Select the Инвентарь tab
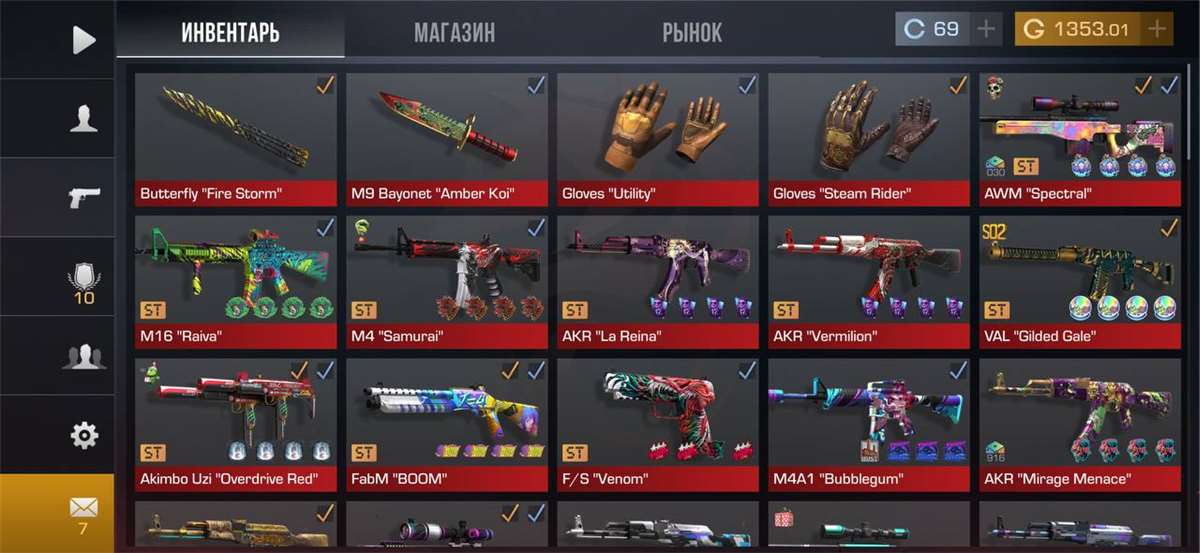This screenshot has width=1200, height=553. point(230,32)
